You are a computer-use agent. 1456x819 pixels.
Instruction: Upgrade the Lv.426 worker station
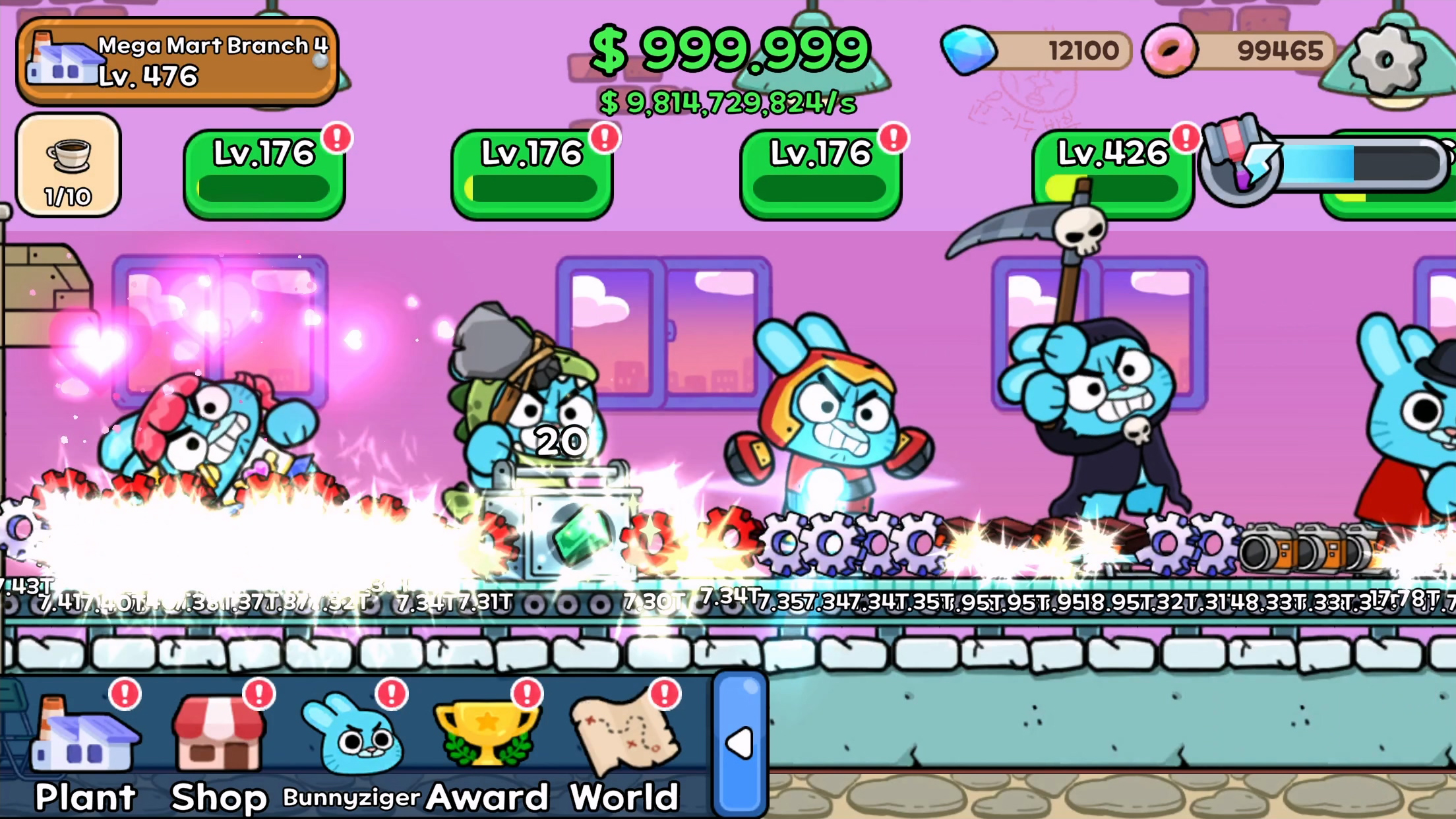point(1114,171)
